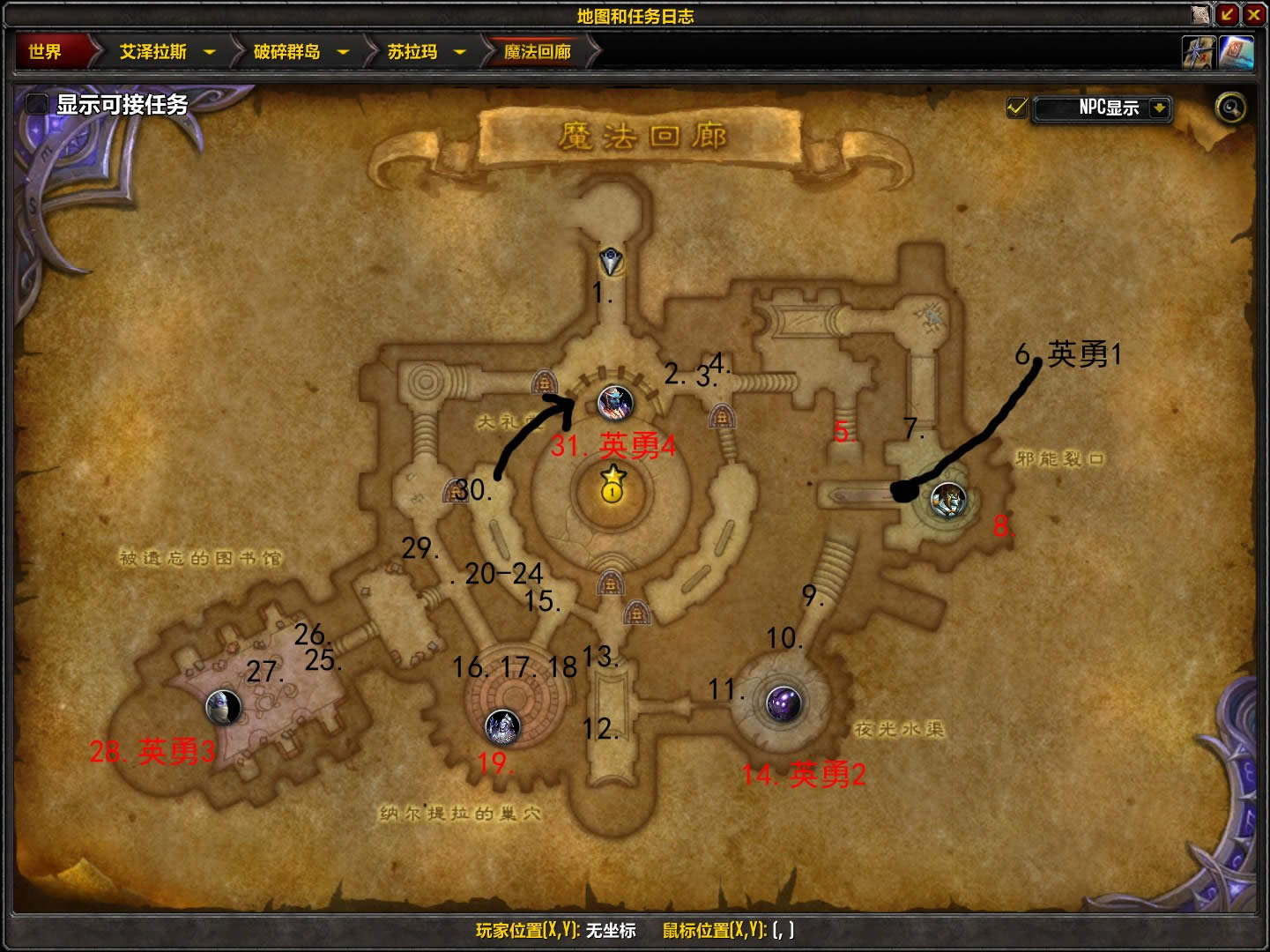Choose the 苏拉玛 zone breadcrumb
This screenshot has width=1270, height=952.
tap(412, 52)
